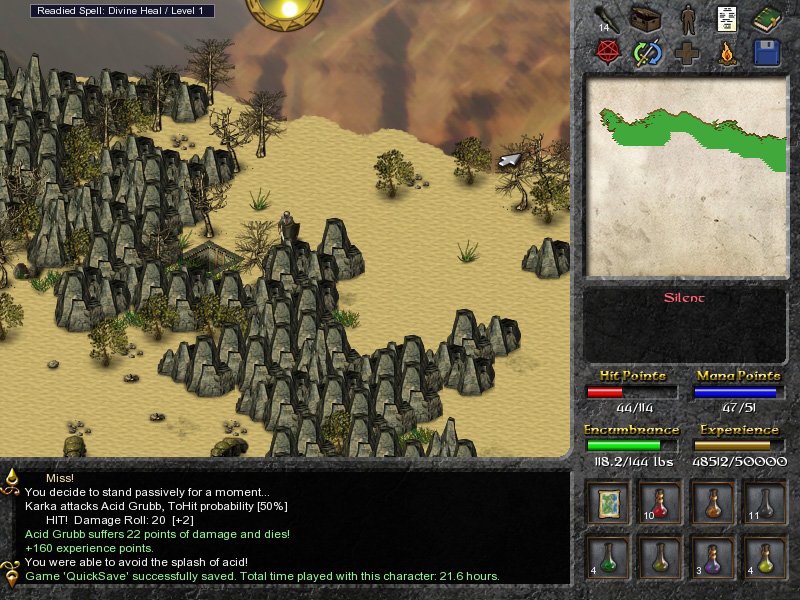Open the green spell book
800x600 pixels.
click(x=766, y=18)
